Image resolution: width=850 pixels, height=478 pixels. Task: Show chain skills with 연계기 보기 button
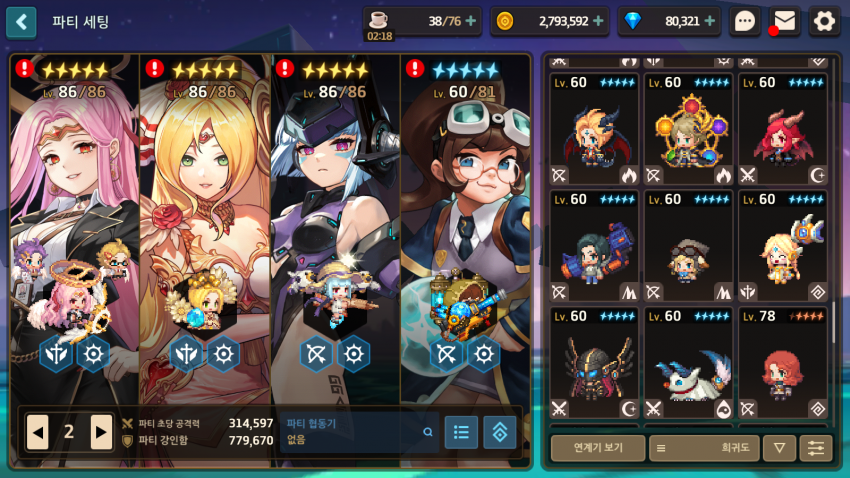597,448
